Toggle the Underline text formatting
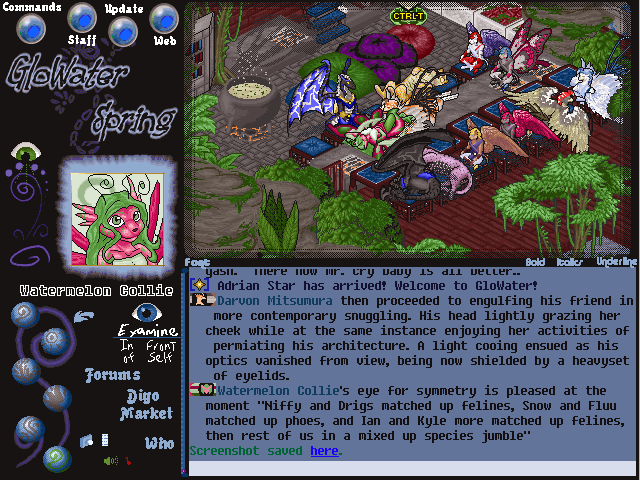Screen dimensions: 640x480 click(x=616, y=262)
